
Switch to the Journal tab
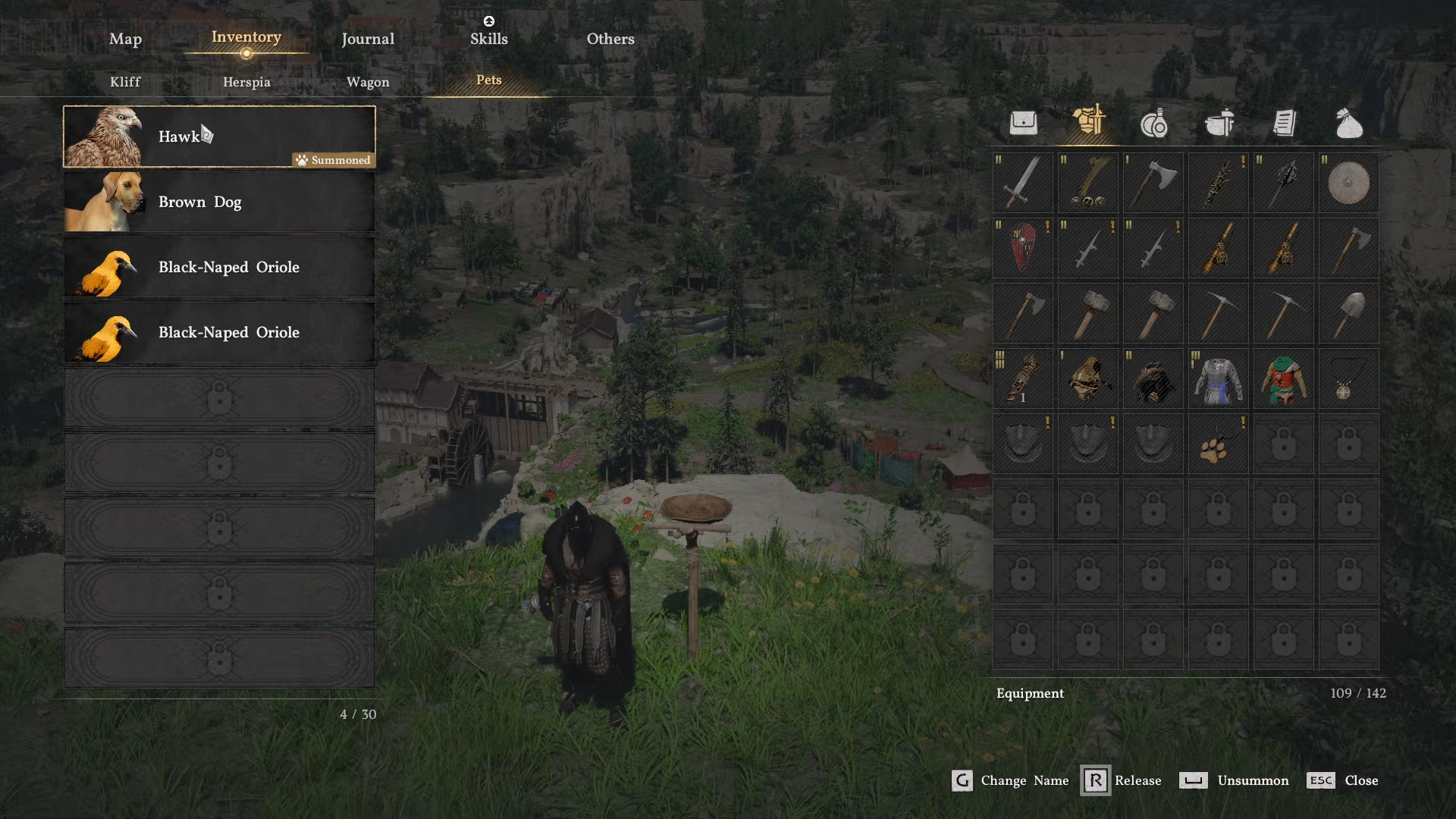368,39
